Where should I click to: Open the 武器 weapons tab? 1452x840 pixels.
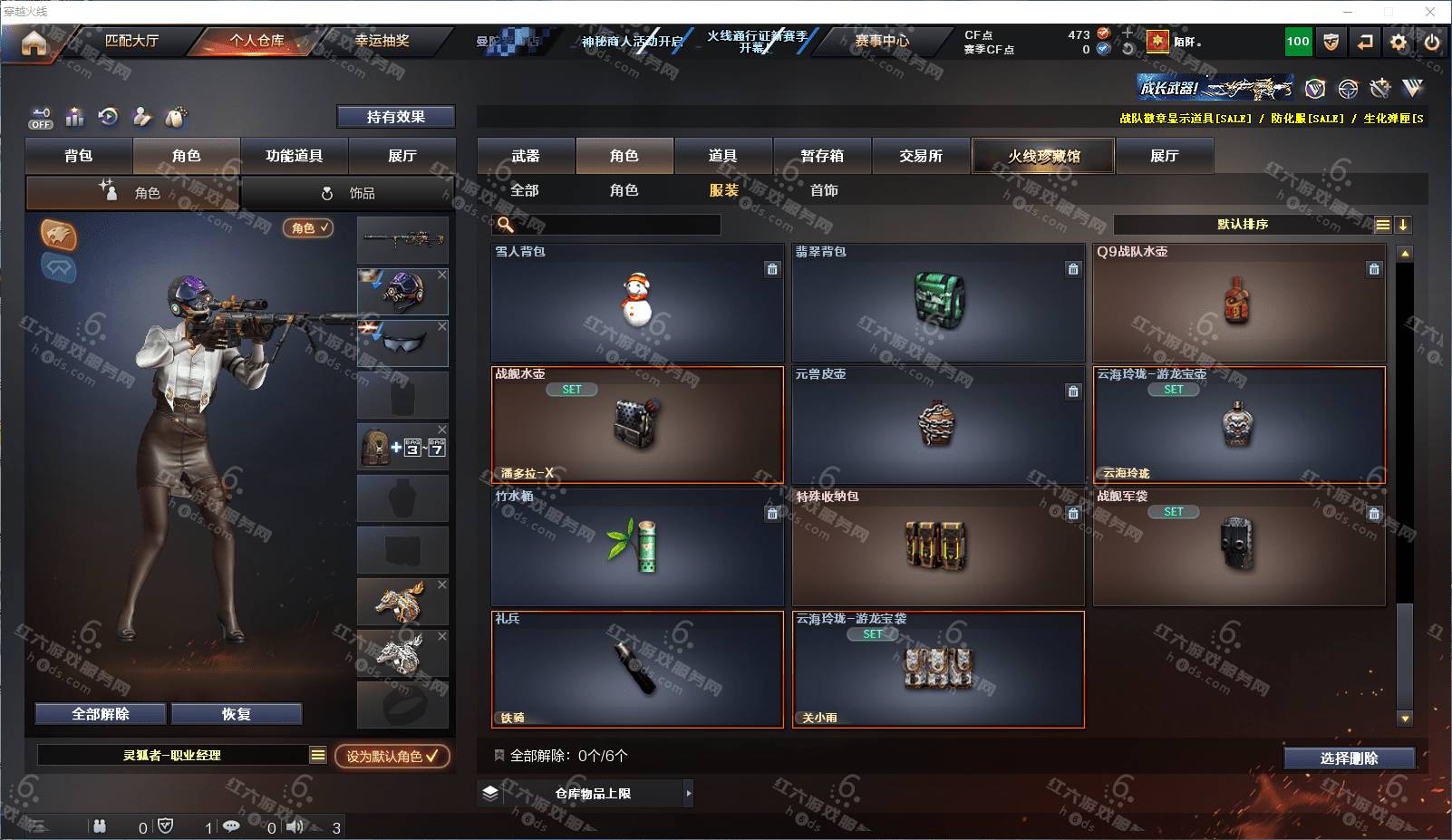point(526,156)
